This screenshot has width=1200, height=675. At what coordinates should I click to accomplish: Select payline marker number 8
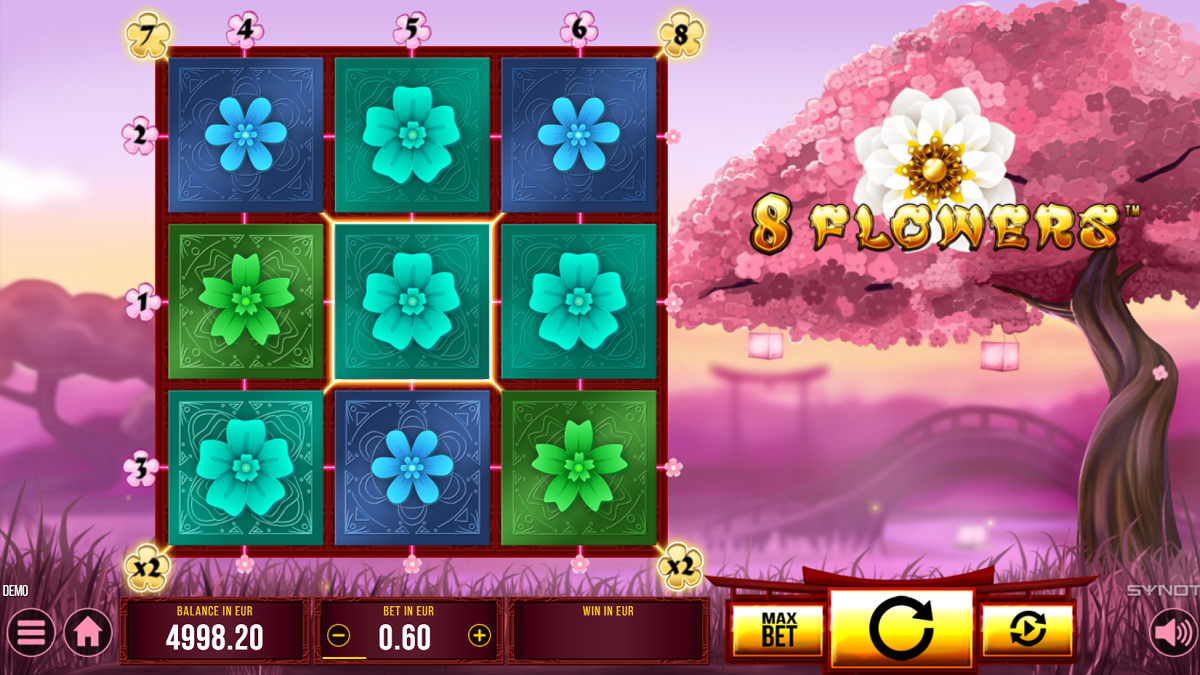pyautogui.click(x=681, y=35)
